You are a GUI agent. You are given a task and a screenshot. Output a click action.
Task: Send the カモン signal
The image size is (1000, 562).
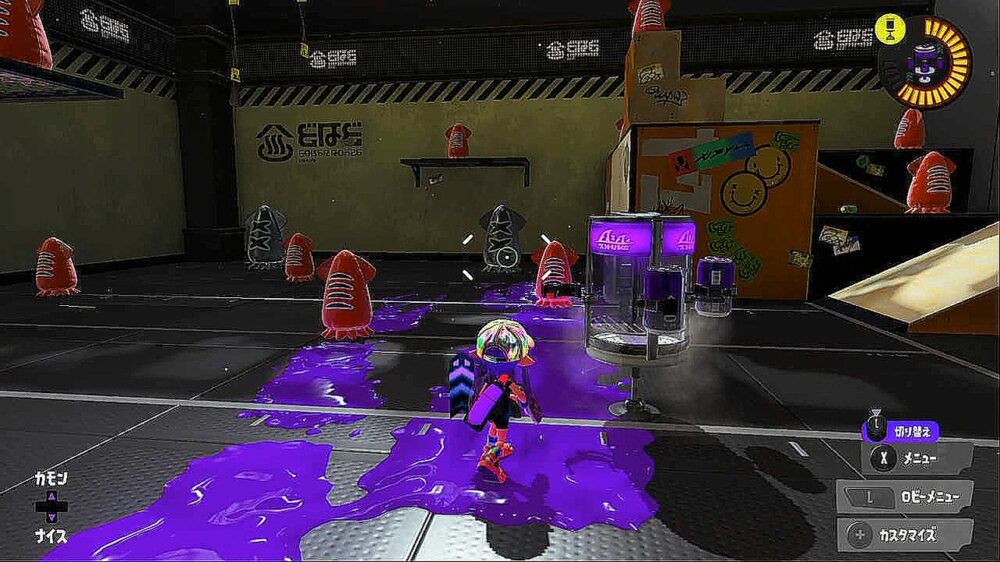point(51,480)
